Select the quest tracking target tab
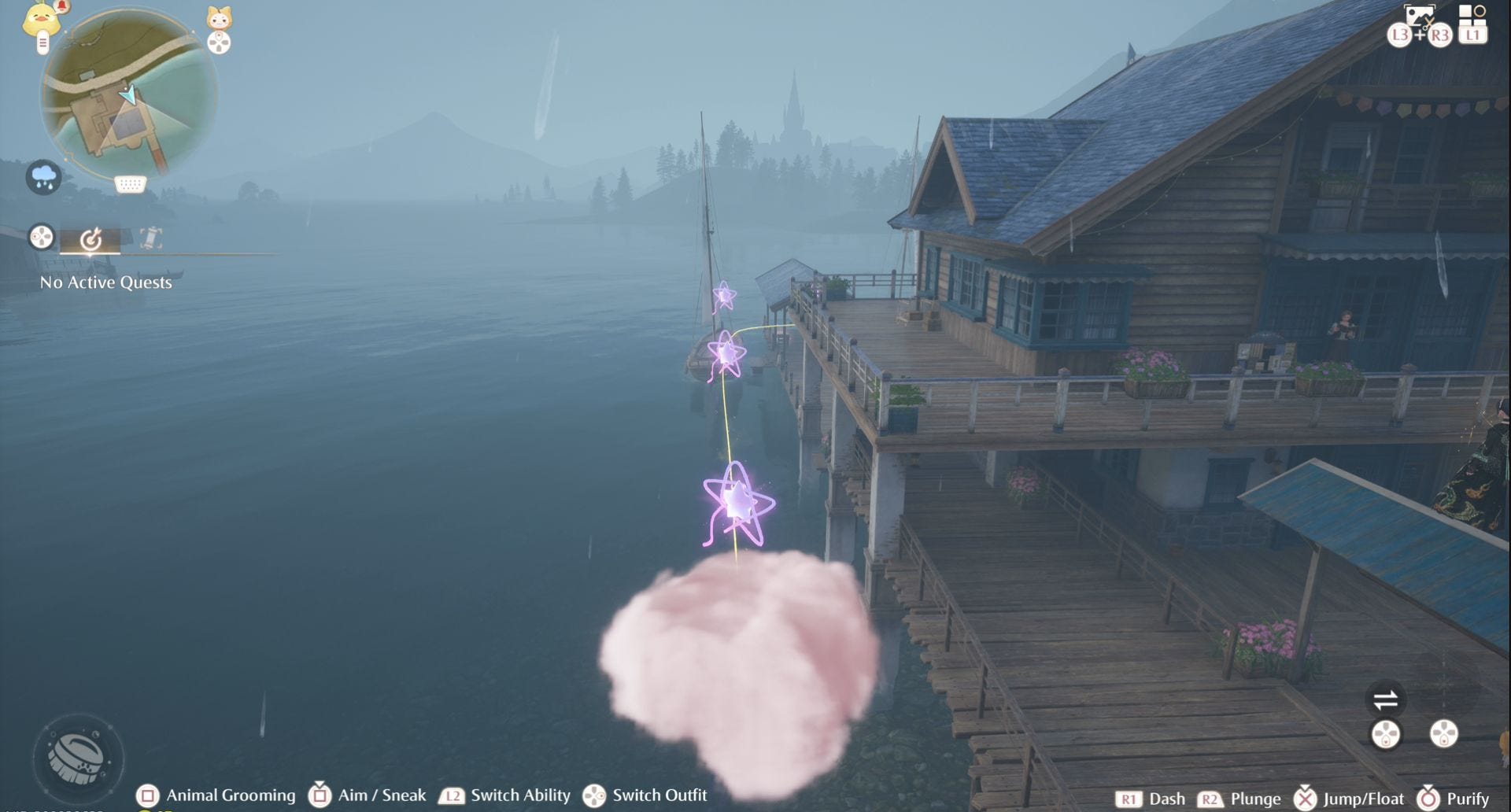 (91, 238)
